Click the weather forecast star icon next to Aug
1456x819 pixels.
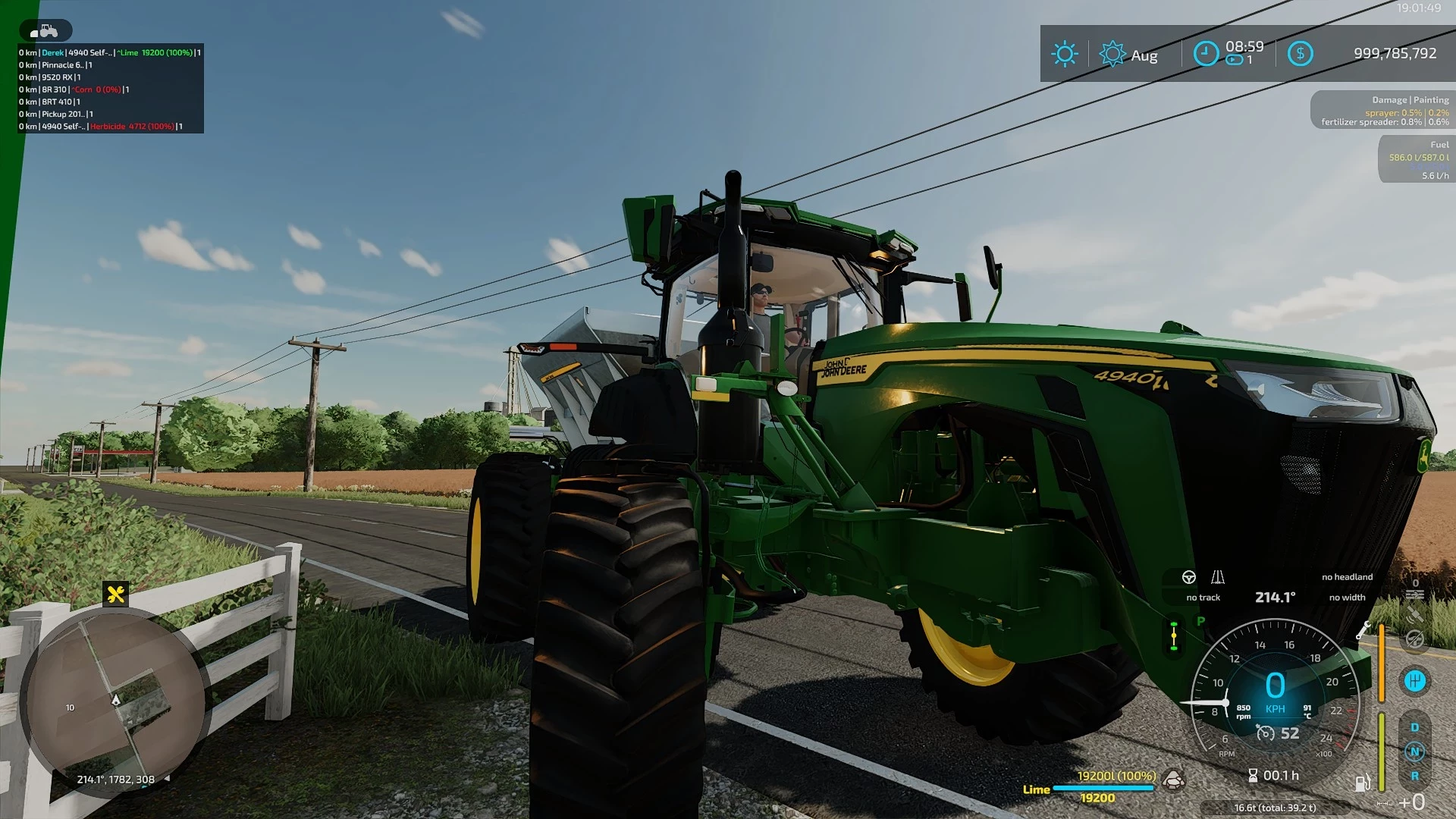(1112, 53)
